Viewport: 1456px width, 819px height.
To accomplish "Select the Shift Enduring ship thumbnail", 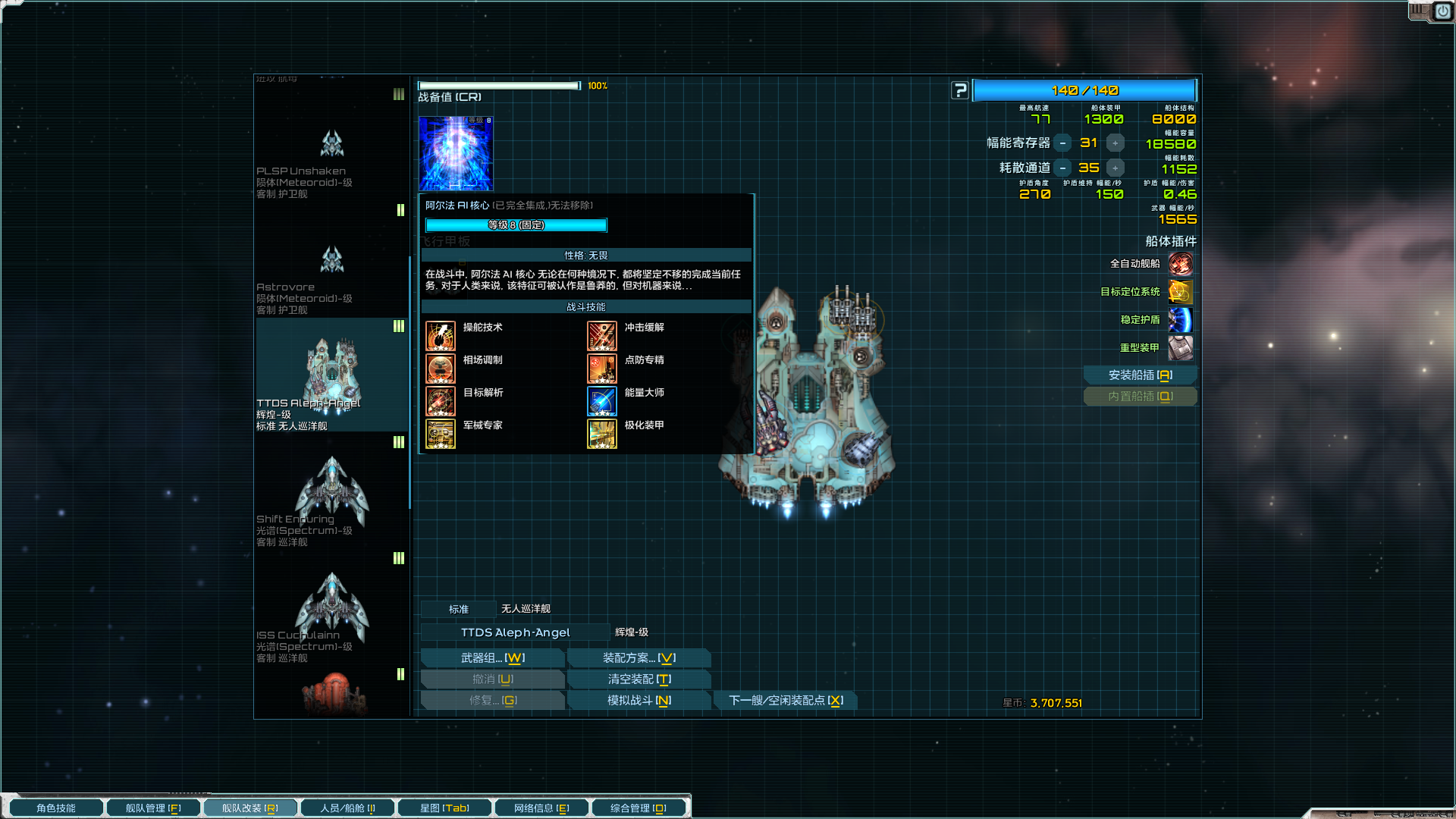I will [331, 485].
